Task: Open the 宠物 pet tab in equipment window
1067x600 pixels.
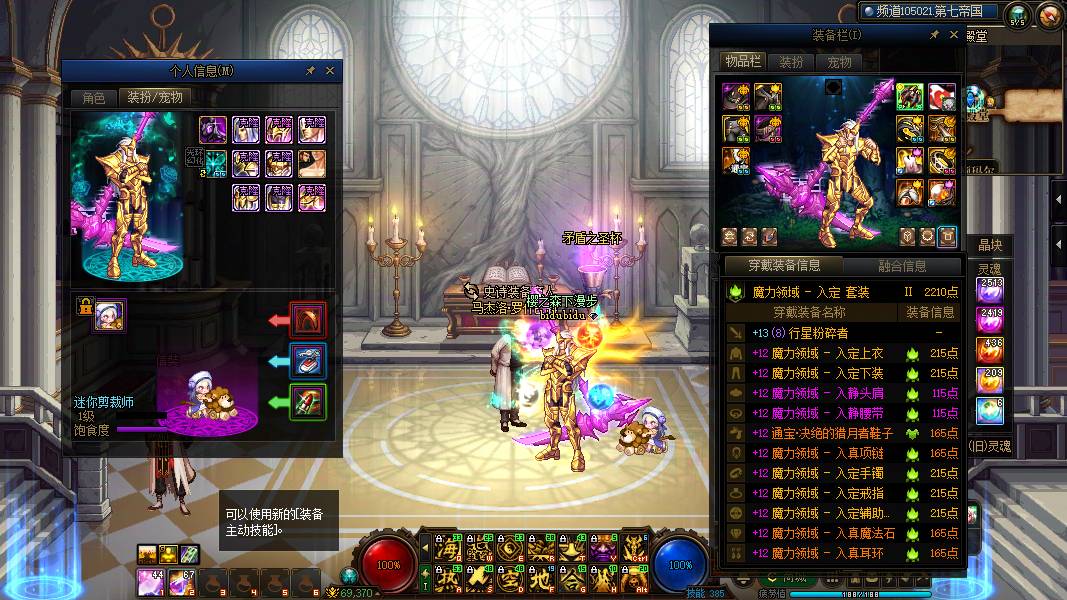Action: (x=839, y=62)
